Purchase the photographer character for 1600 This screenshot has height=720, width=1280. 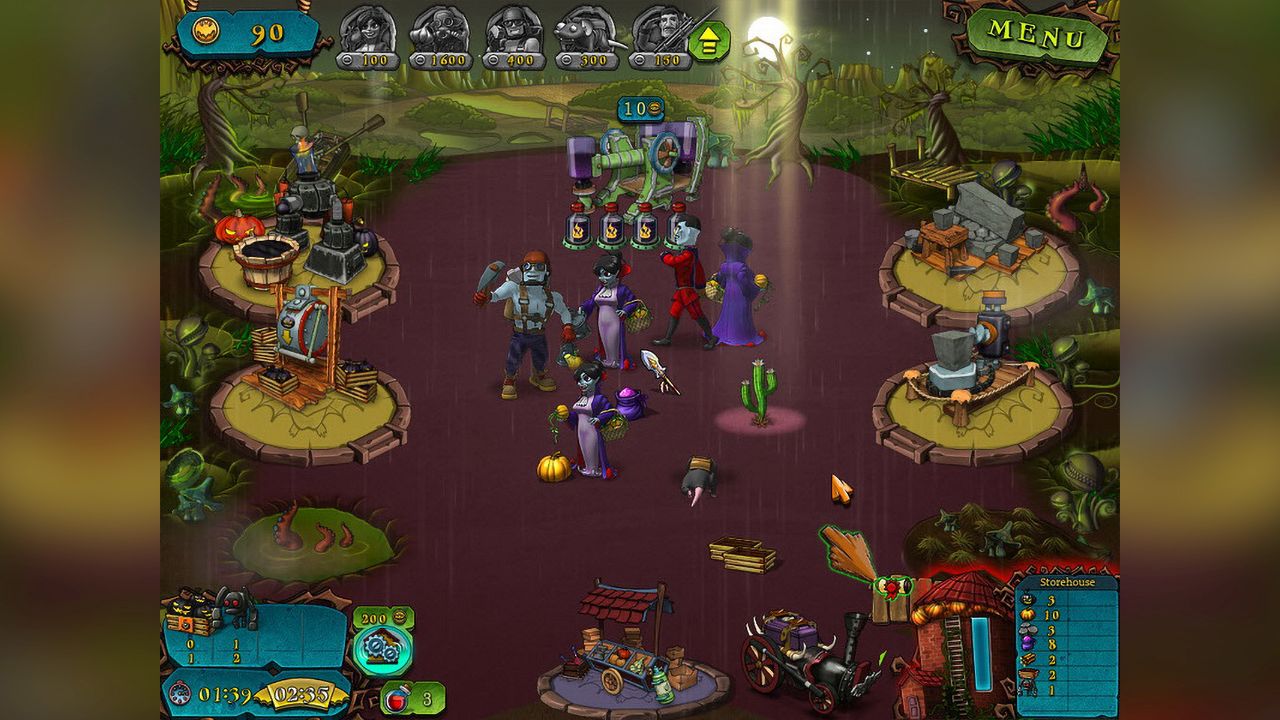440,32
